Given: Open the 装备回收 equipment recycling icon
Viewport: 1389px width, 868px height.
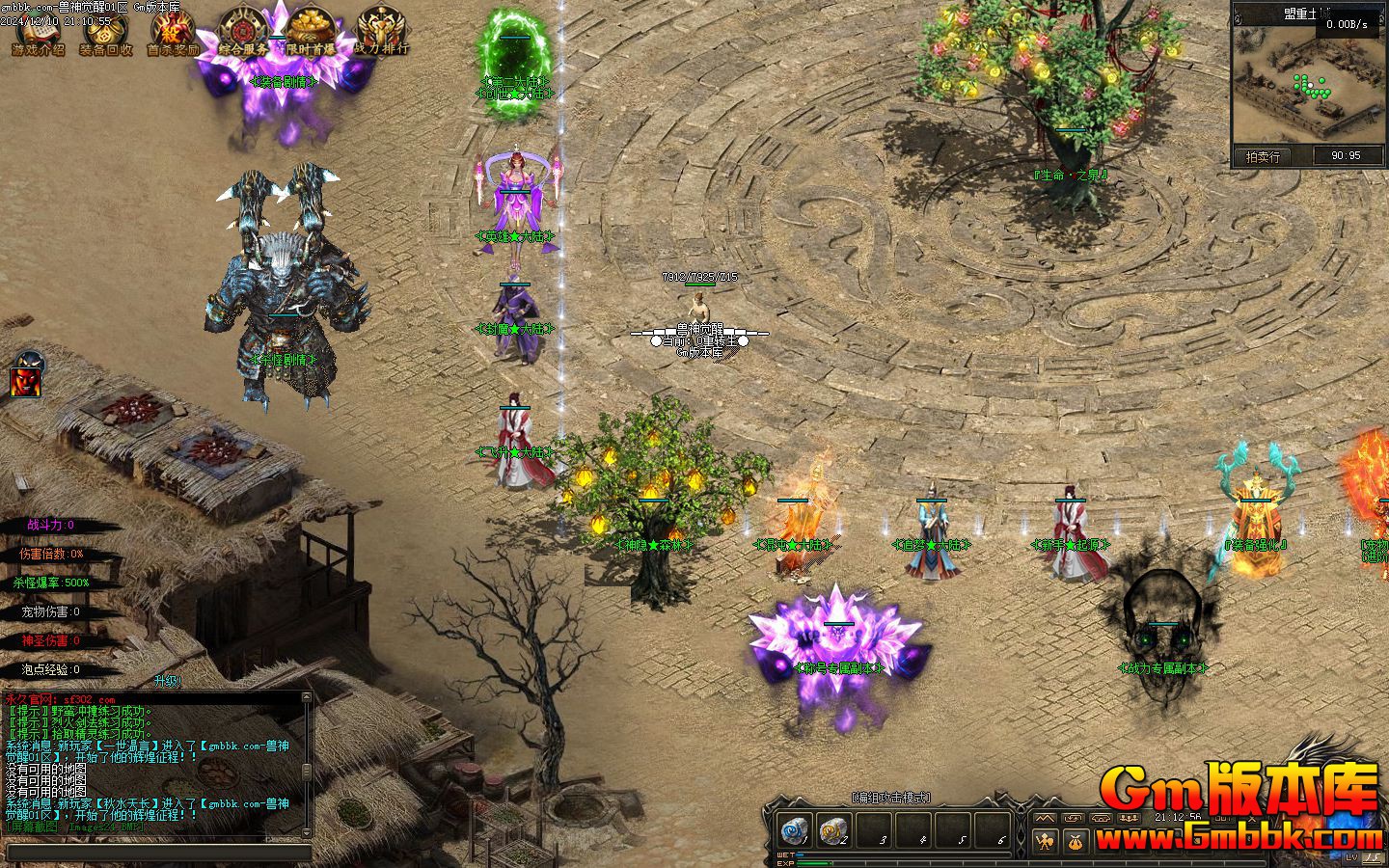Looking at the screenshot, I should [x=106, y=35].
